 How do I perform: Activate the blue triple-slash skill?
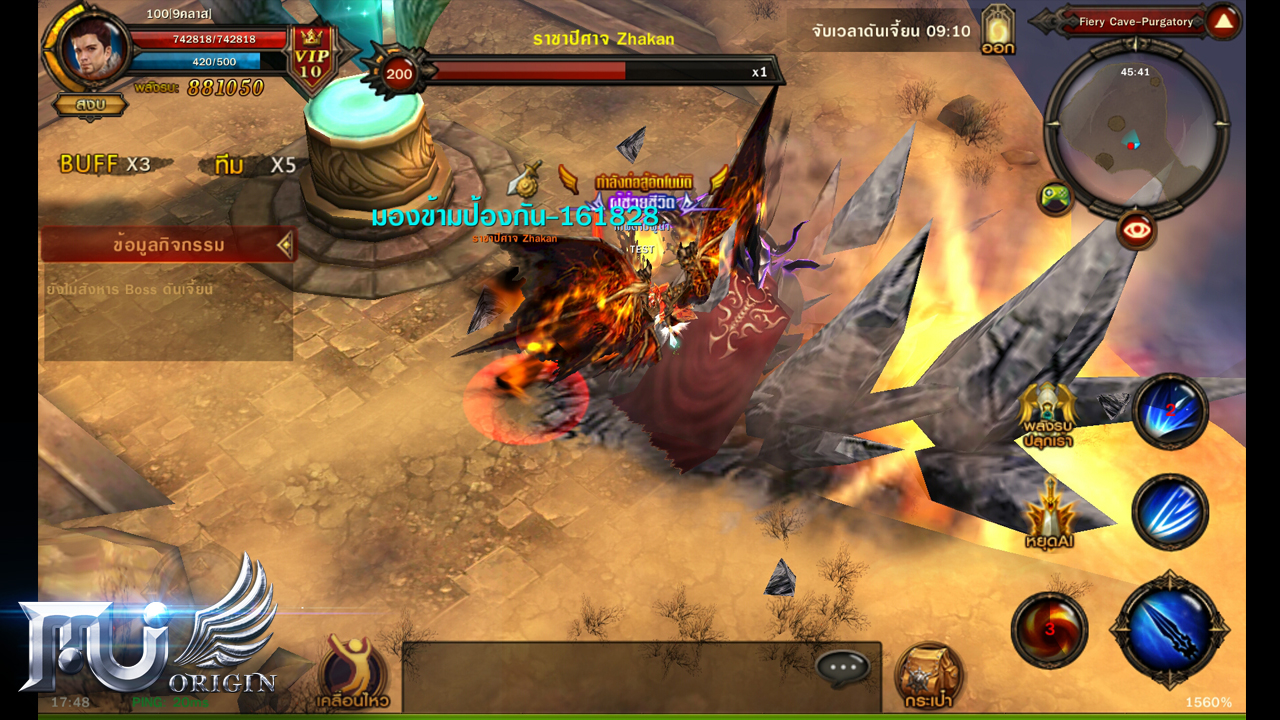(1170, 511)
